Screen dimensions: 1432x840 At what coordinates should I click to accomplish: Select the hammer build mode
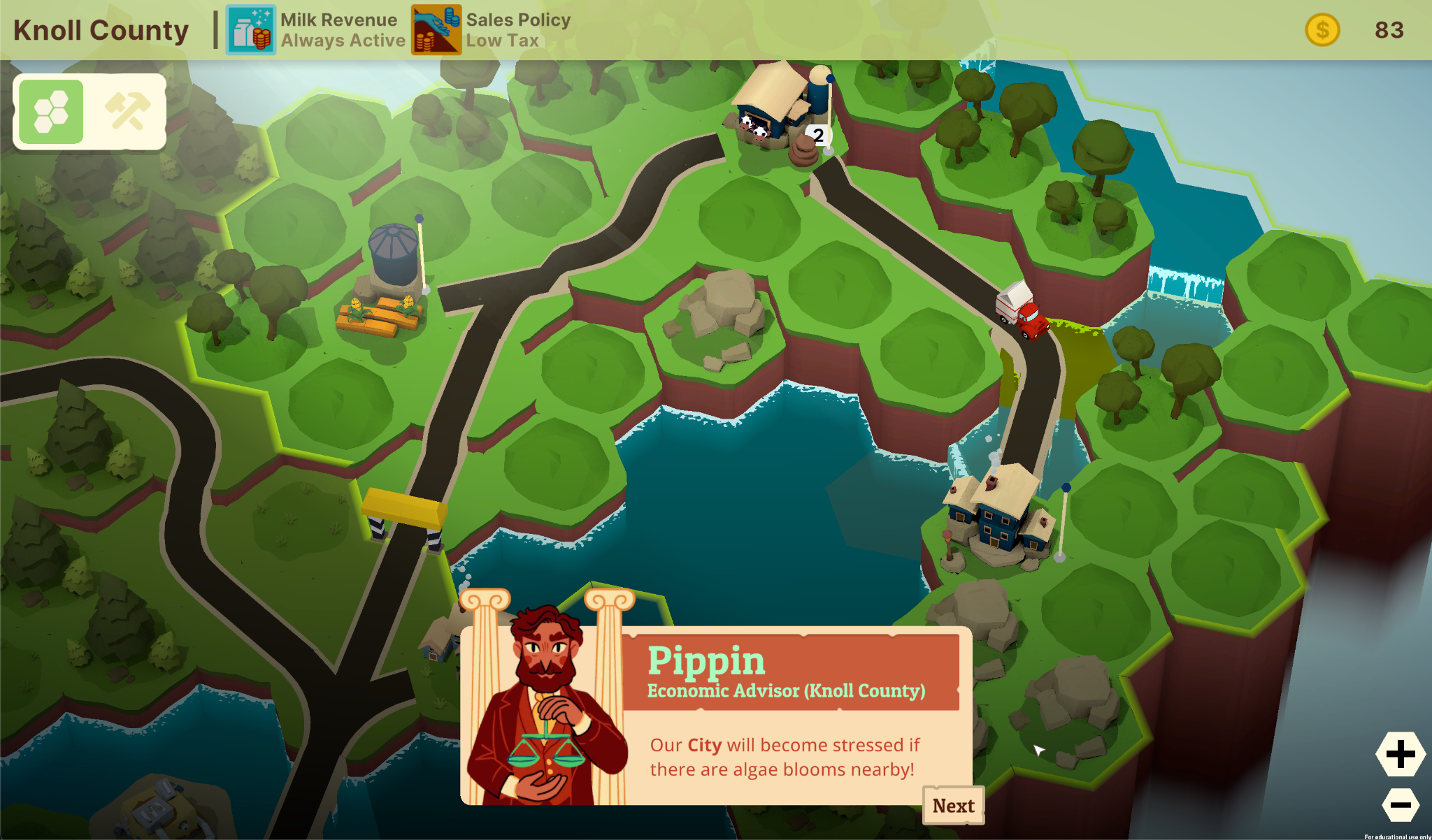point(127,112)
